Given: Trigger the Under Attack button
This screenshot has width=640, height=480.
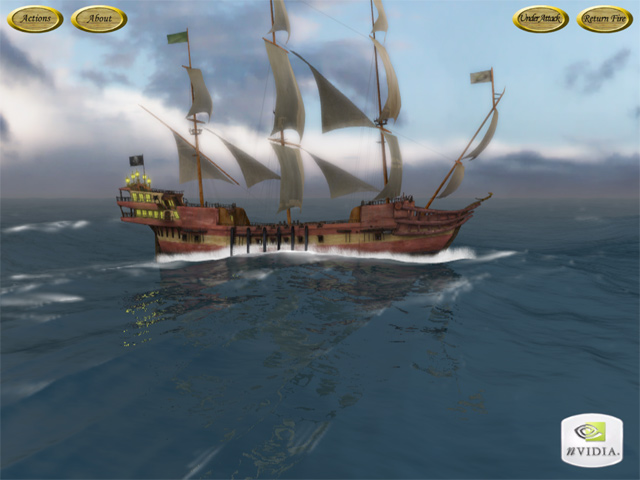Looking at the screenshot, I should (x=541, y=19).
